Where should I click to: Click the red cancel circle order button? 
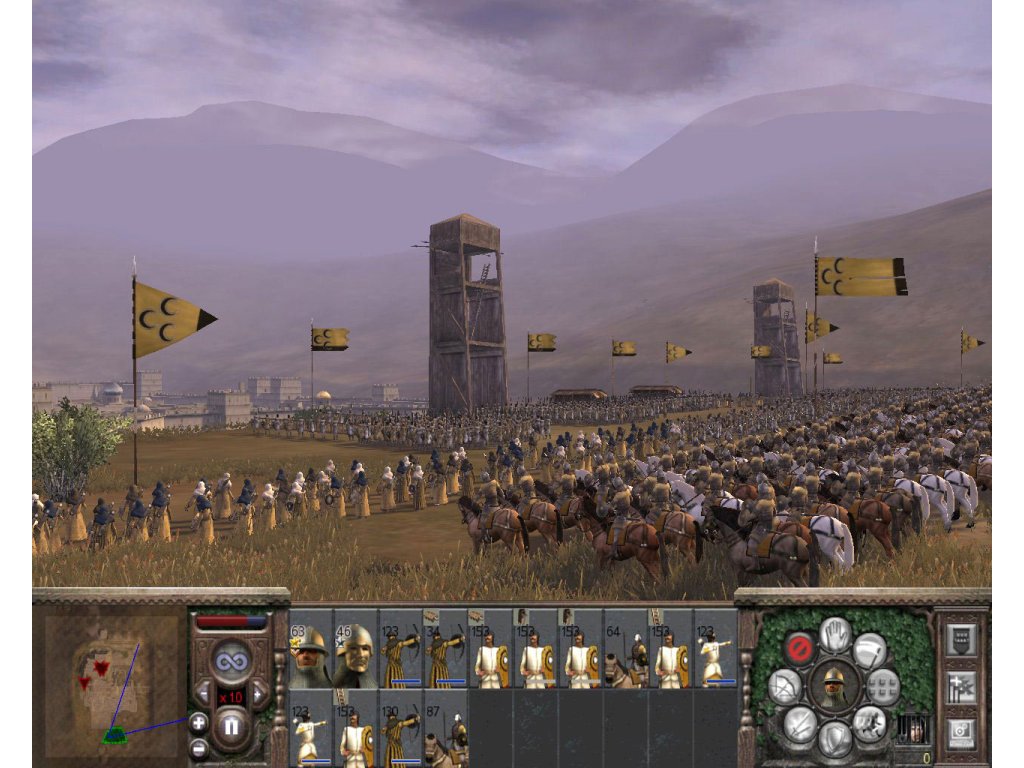(799, 648)
